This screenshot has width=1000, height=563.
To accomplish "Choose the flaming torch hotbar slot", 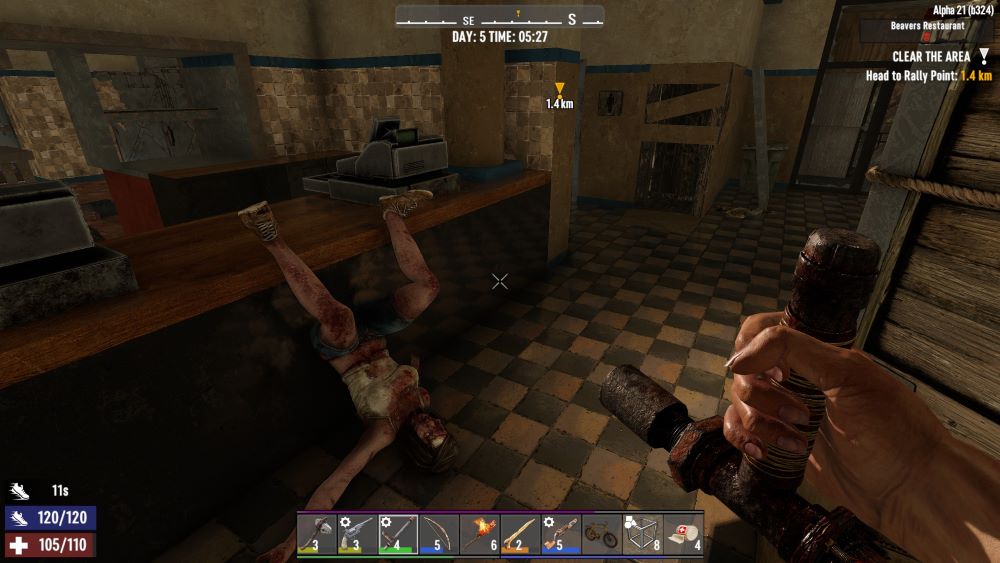I will click(480, 534).
